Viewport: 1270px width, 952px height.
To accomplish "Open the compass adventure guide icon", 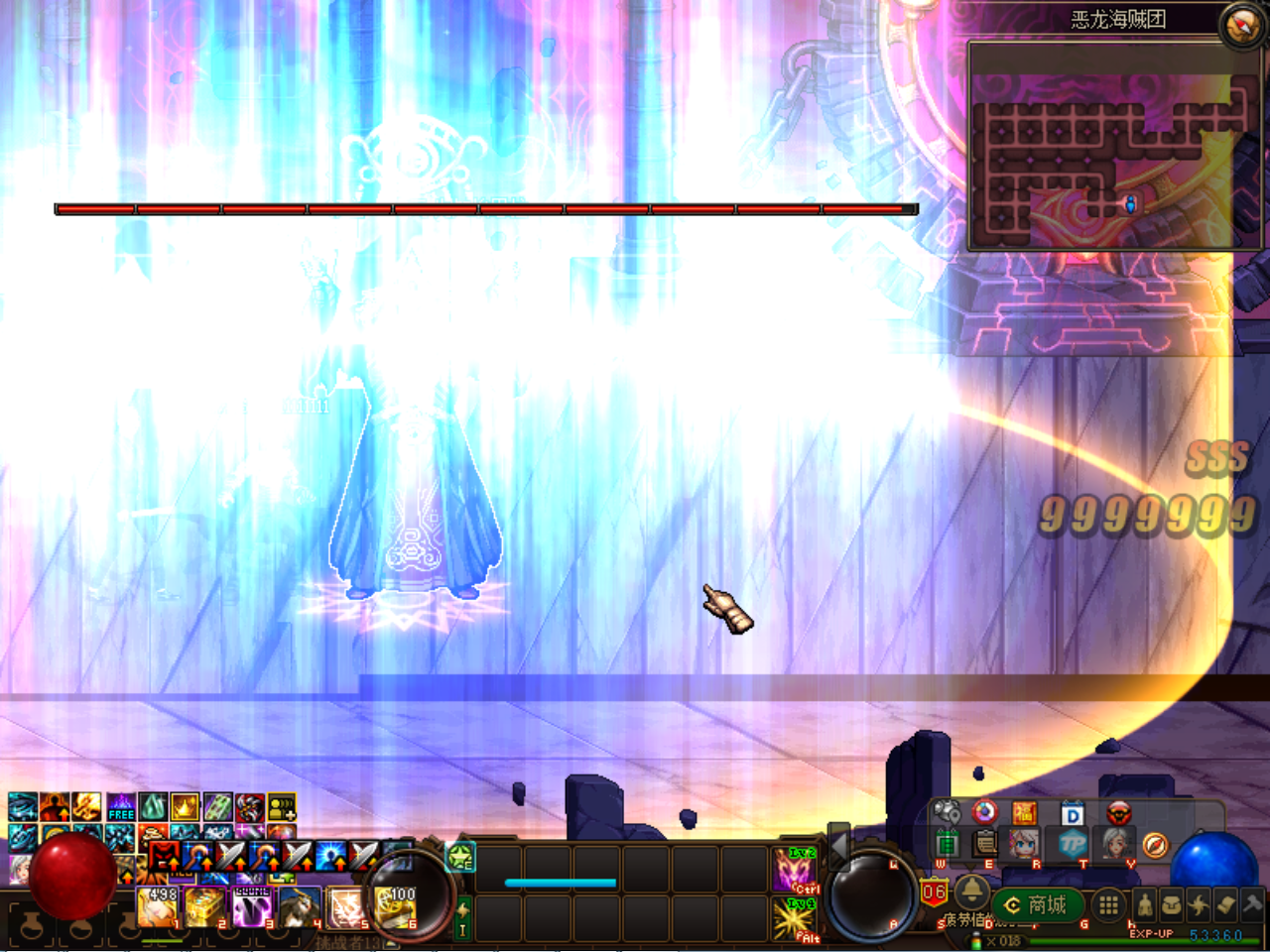I will [x=1155, y=845].
